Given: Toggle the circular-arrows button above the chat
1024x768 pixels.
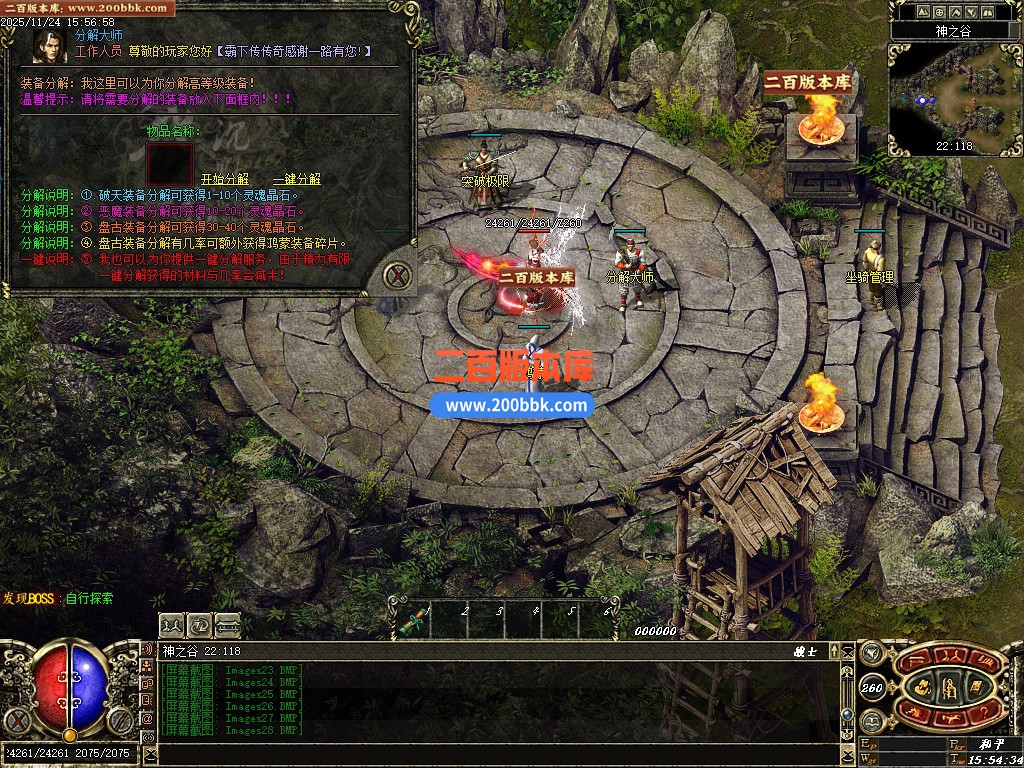Looking at the screenshot, I should coord(199,624).
